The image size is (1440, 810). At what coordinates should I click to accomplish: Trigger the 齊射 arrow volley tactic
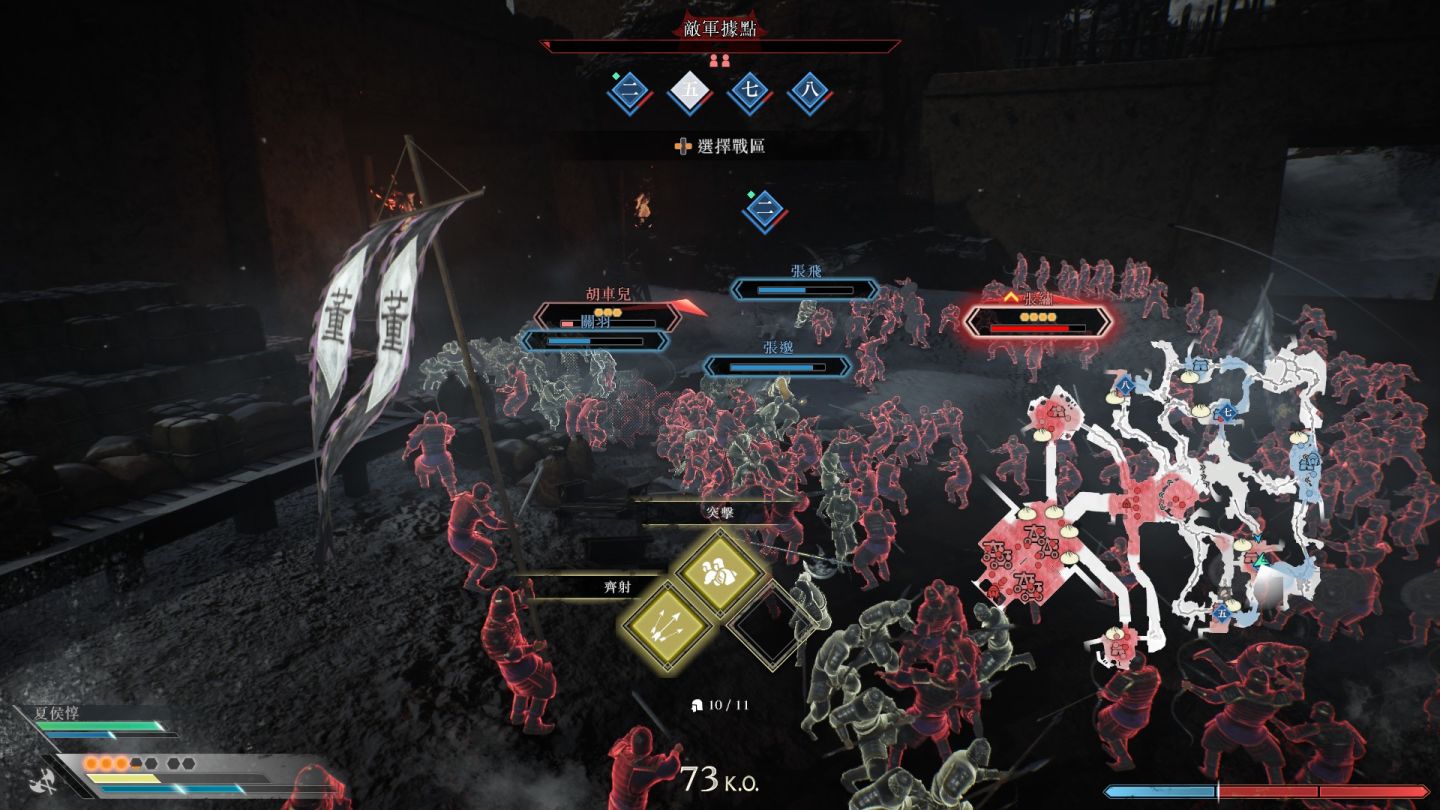click(666, 627)
